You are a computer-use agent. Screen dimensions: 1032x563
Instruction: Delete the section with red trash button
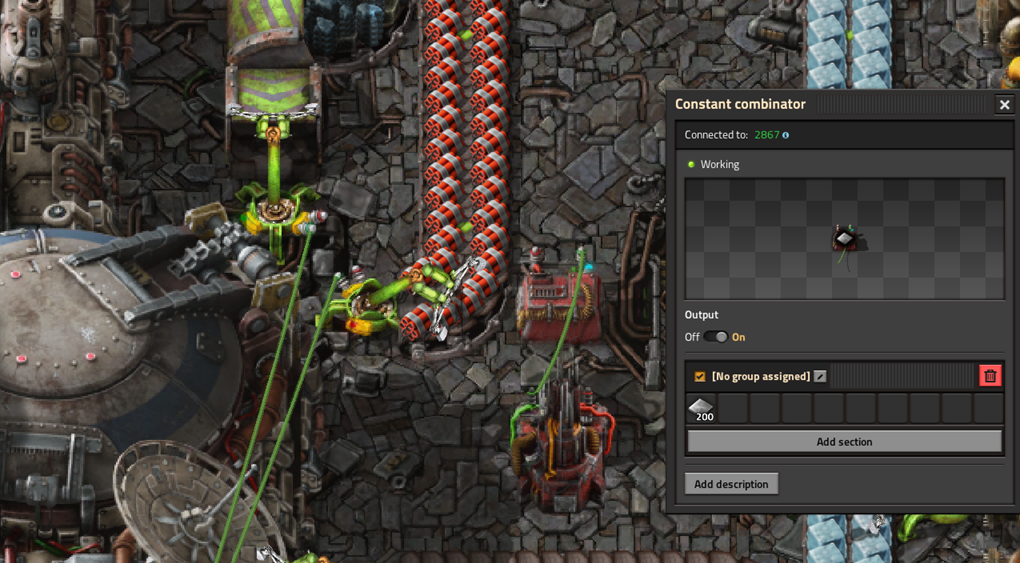tap(990, 376)
